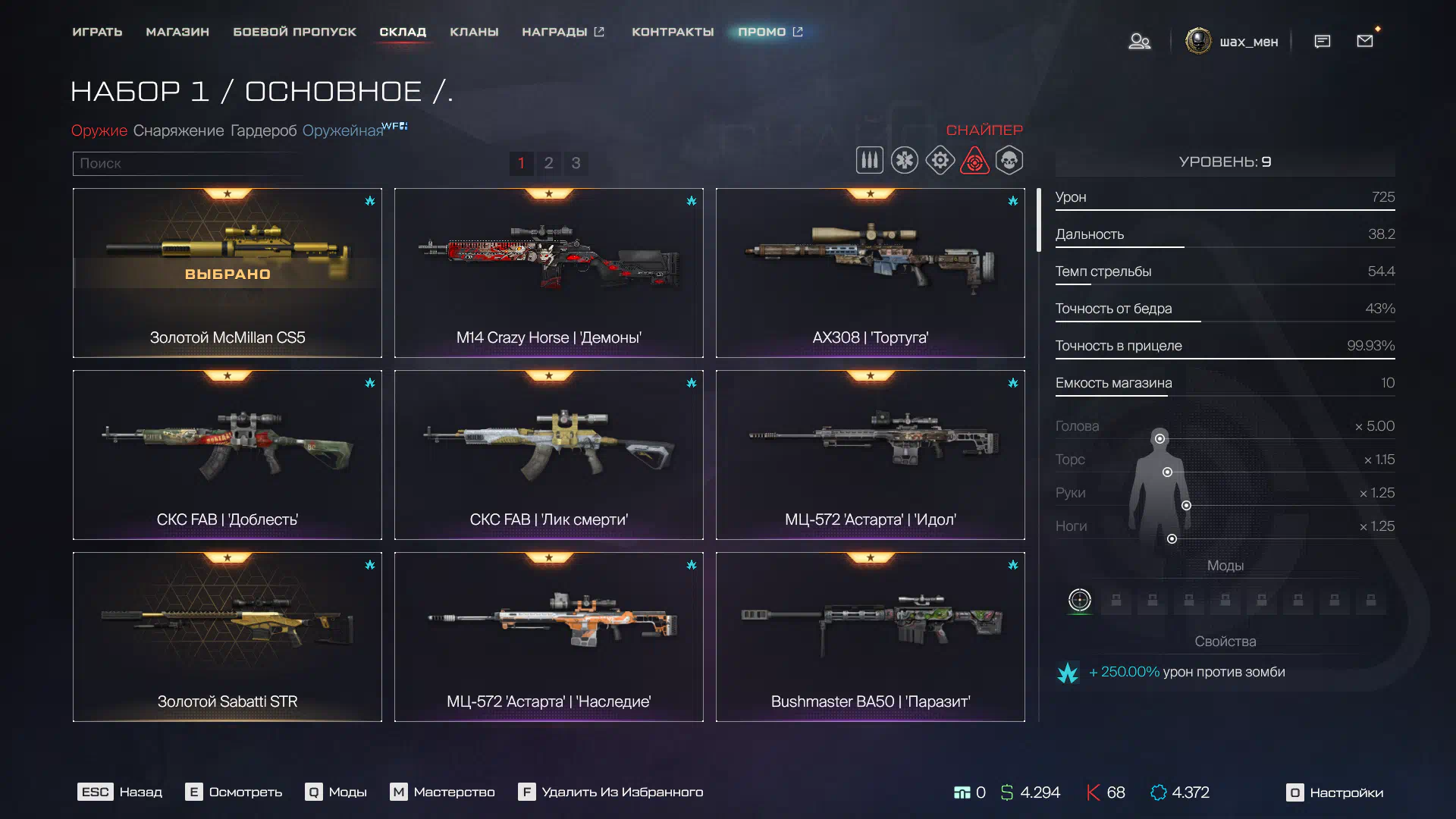This screenshot has width=1456, height=819.
Task: Switch to the Гардероб tab
Action: [x=263, y=130]
